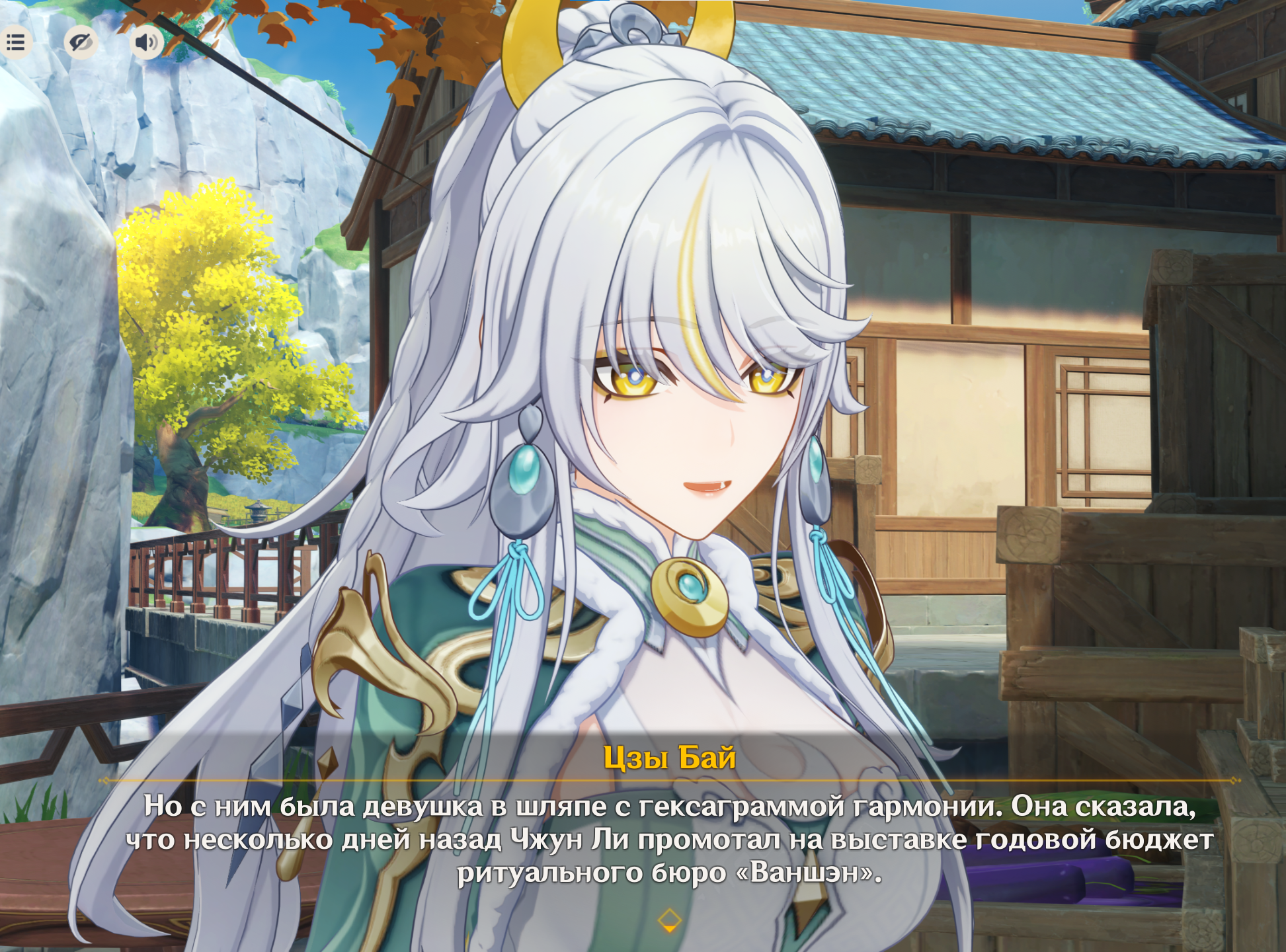Hide the interface with the crossed-eye icon
The height and width of the screenshot is (952, 1286).
[81, 43]
